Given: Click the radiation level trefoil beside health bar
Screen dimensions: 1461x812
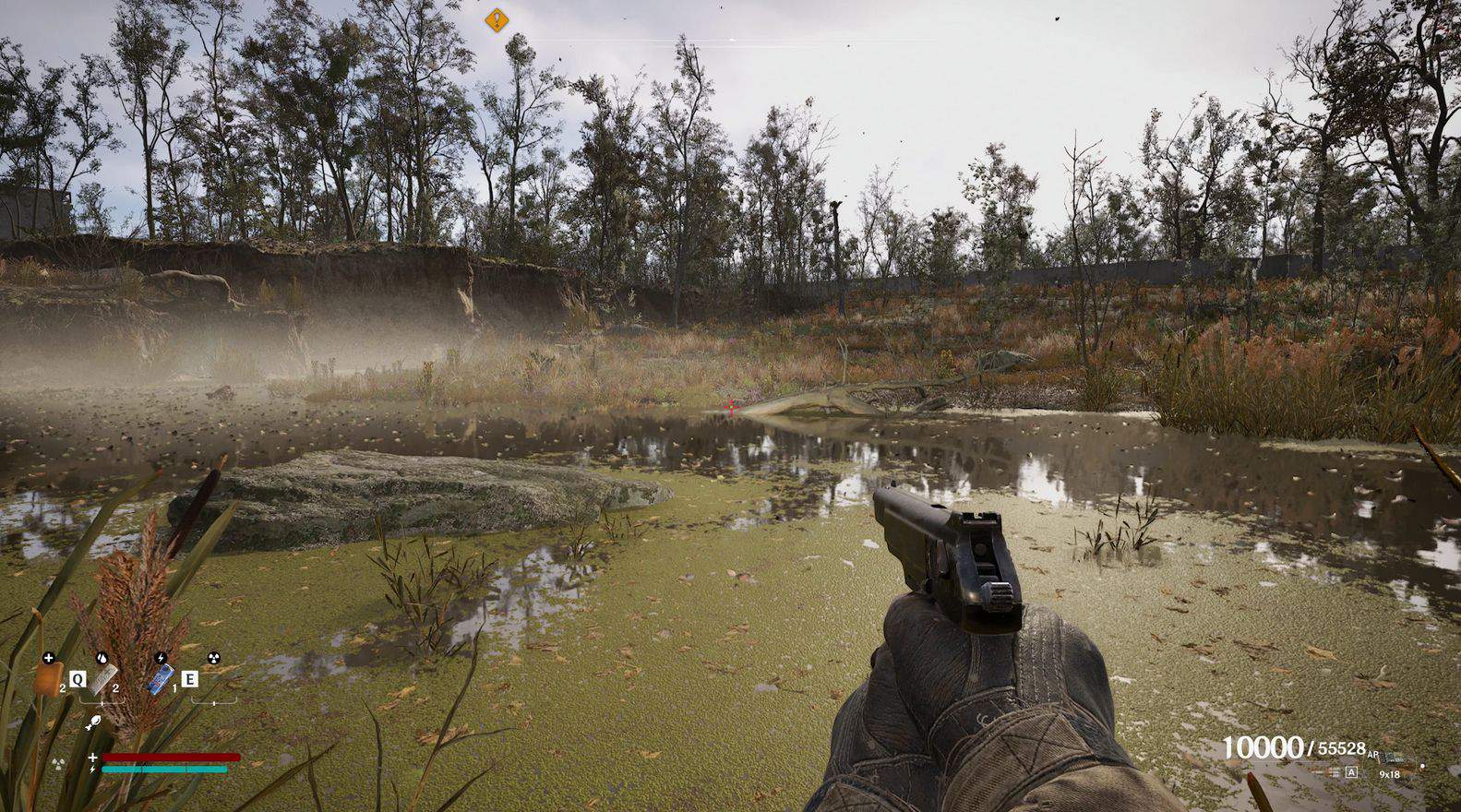Looking at the screenshot, I should coord(59,763).
